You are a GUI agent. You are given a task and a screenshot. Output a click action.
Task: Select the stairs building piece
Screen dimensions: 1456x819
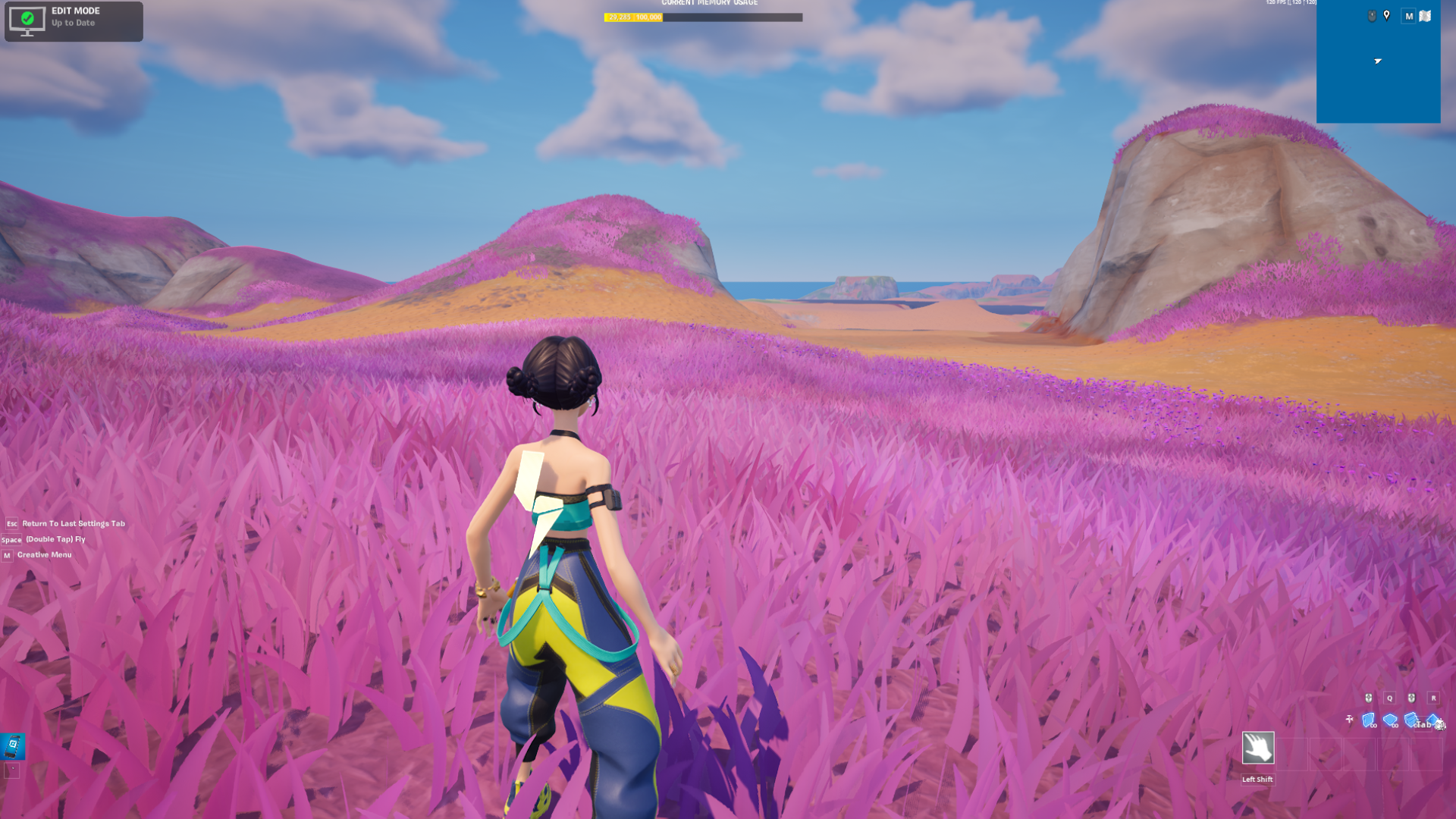1410,719
